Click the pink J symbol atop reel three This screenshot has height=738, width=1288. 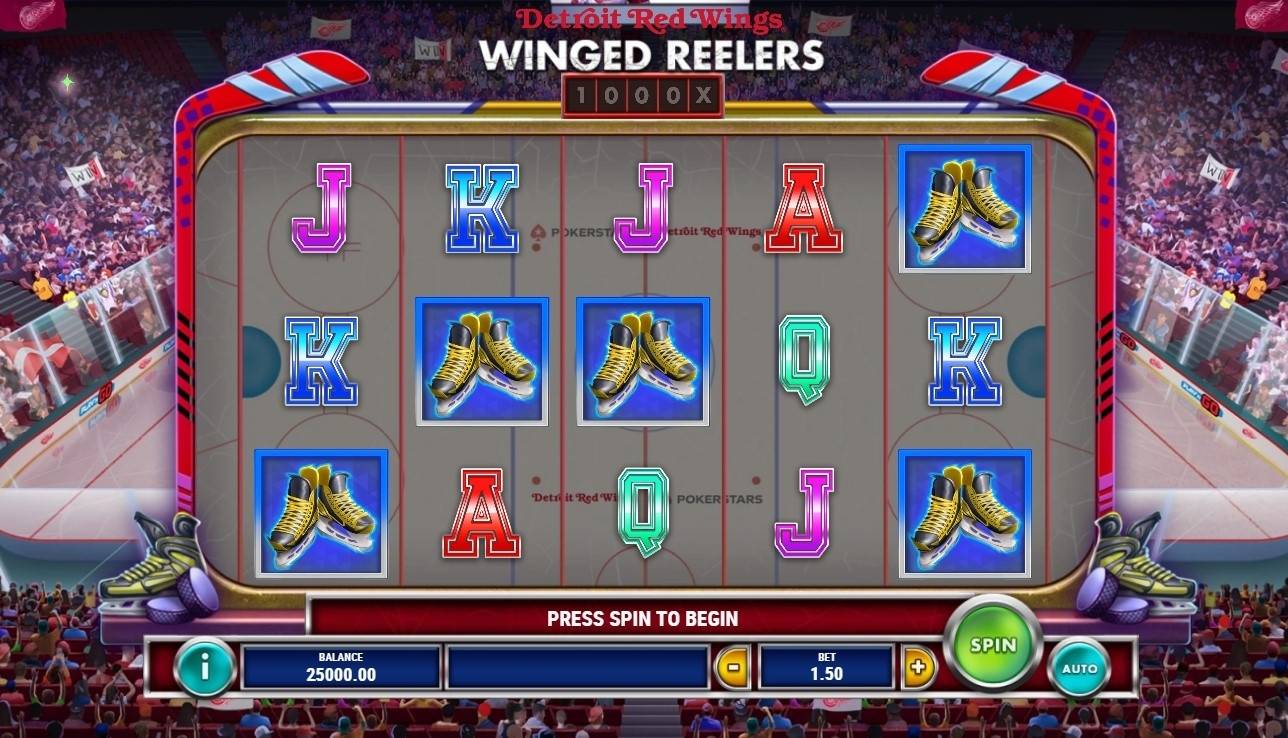point(644,206)
